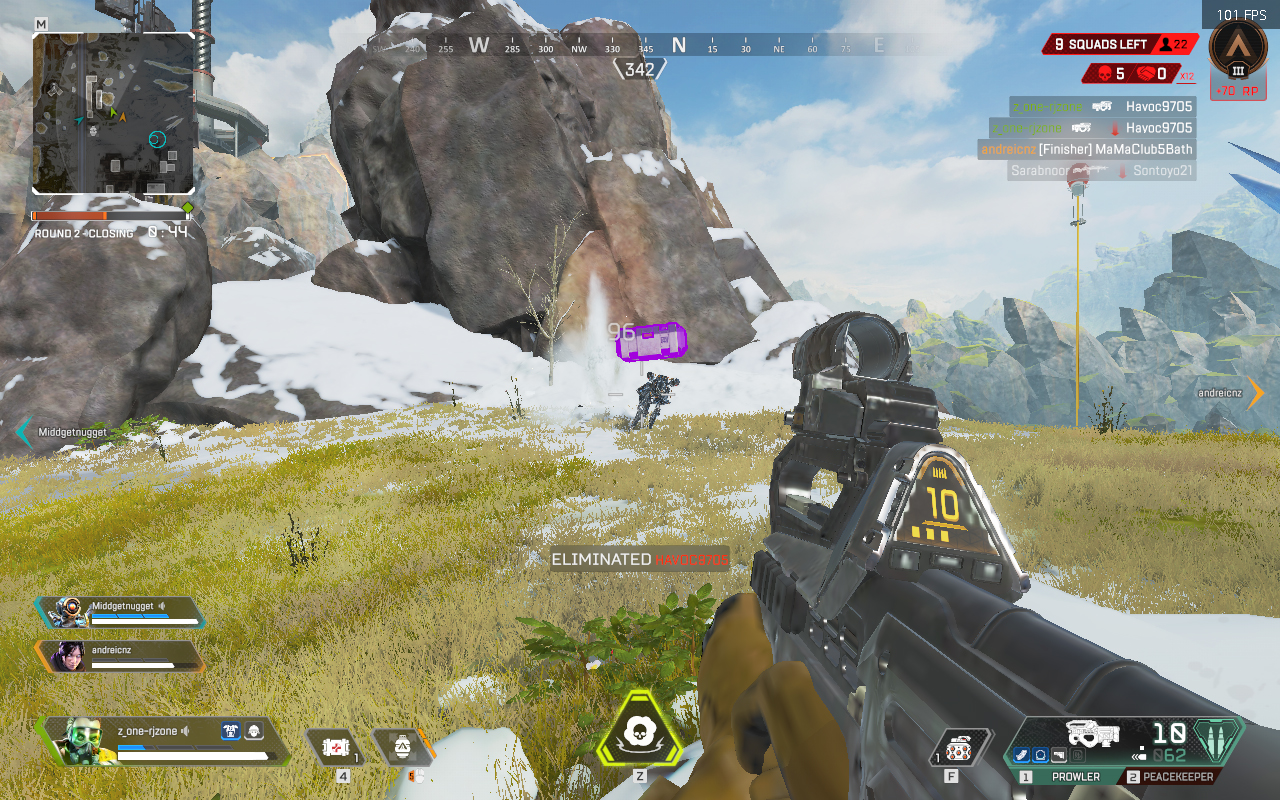Click the body armor icon on player card

pos(232,731)
